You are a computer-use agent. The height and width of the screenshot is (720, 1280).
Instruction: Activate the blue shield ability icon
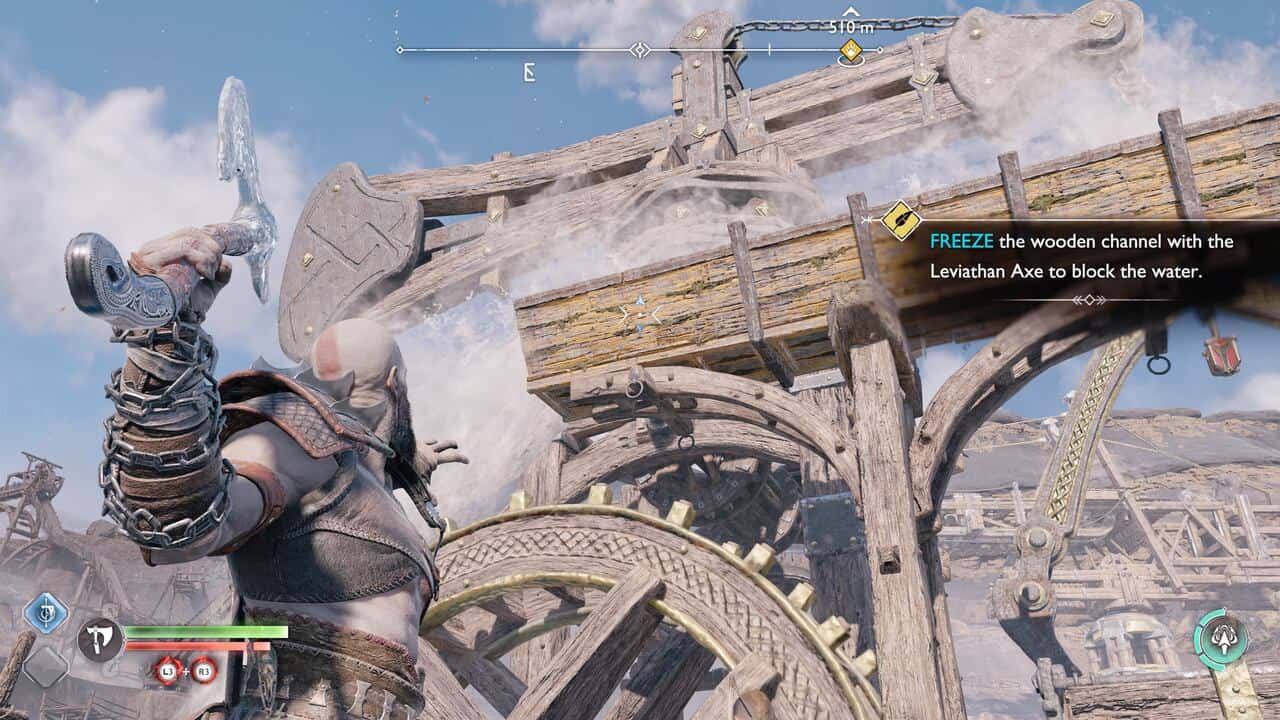point(45,612)
